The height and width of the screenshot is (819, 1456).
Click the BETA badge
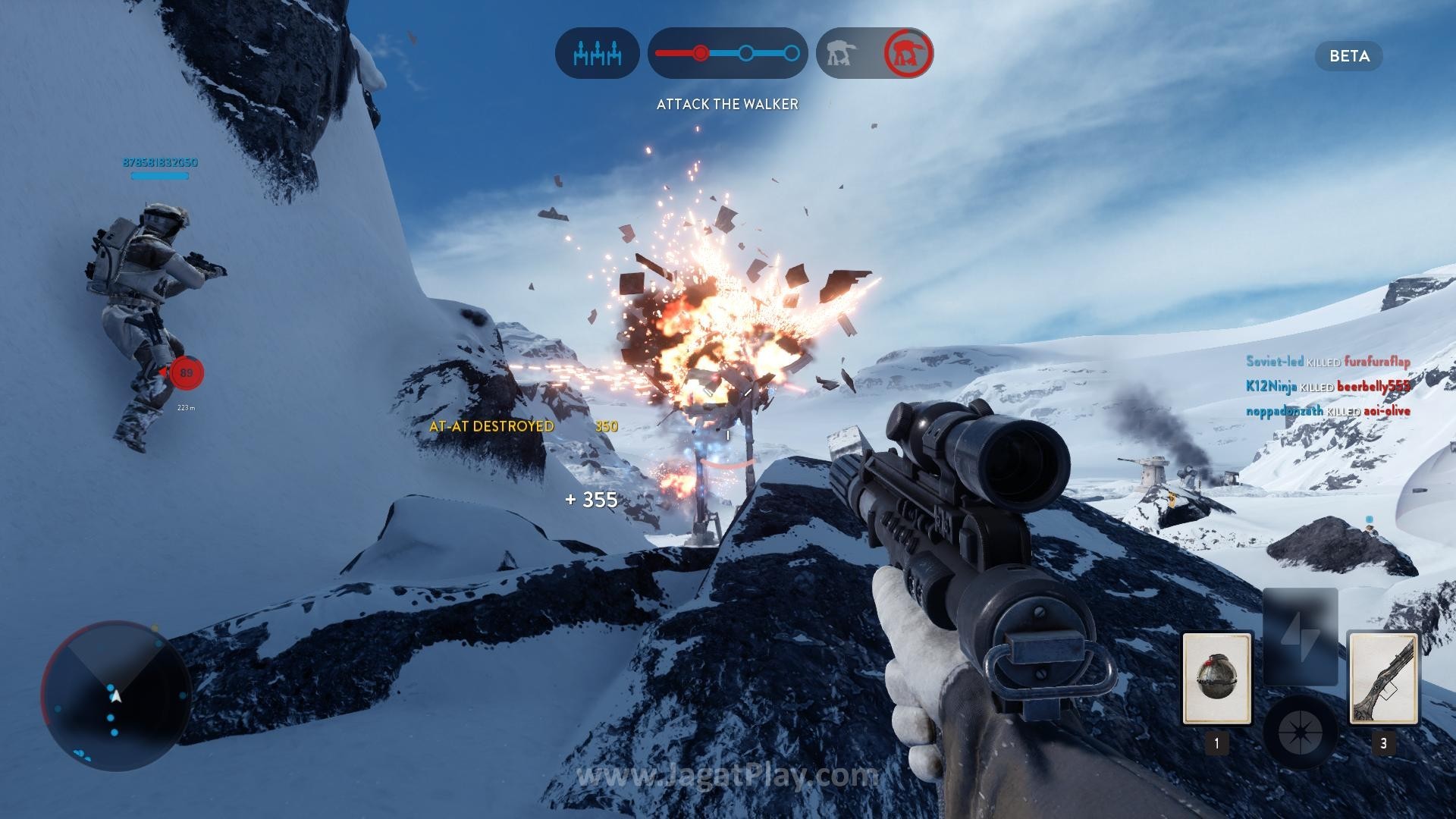tap(1349, 56)
